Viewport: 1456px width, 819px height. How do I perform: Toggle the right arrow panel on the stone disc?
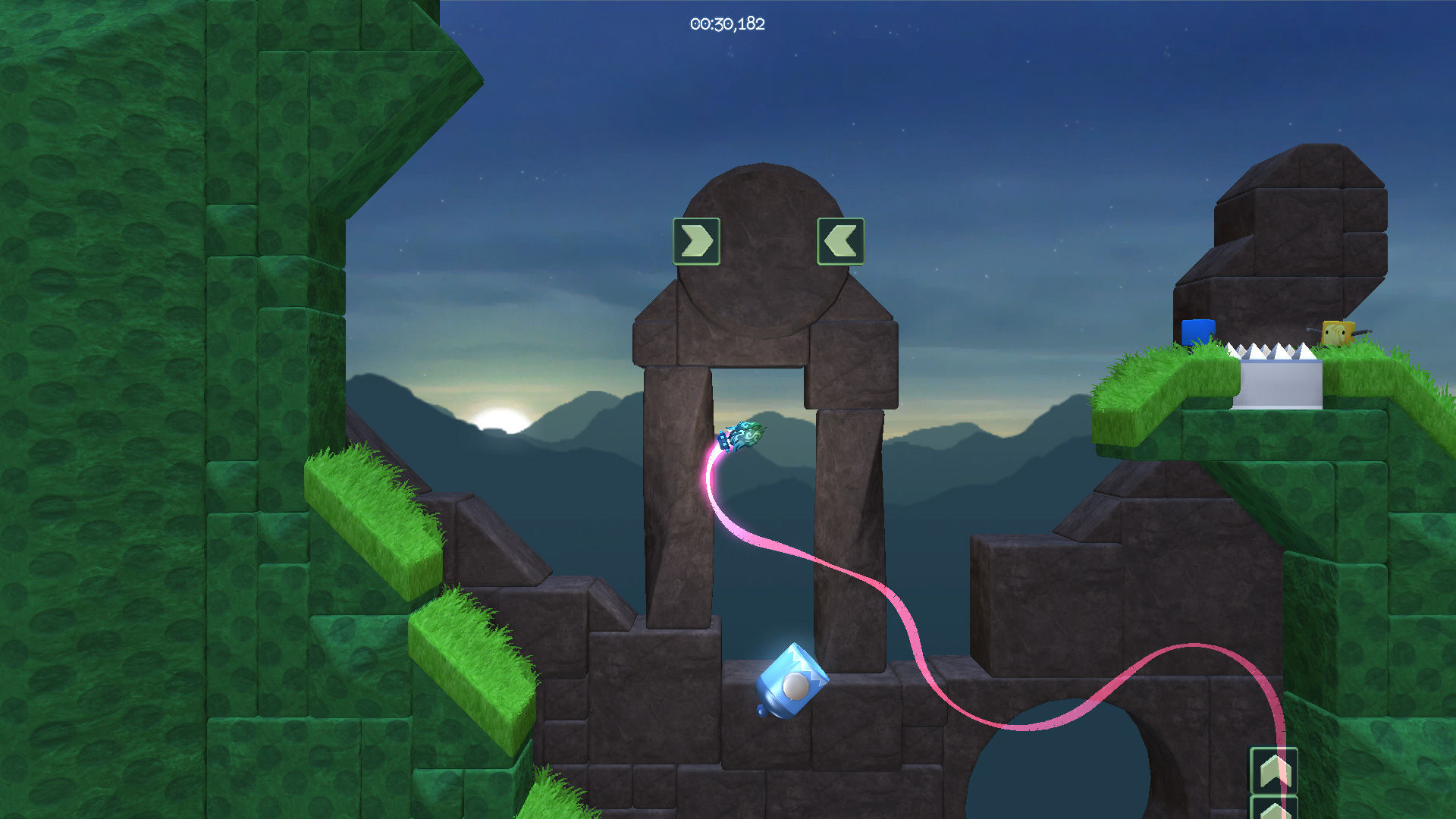point(696,241)
